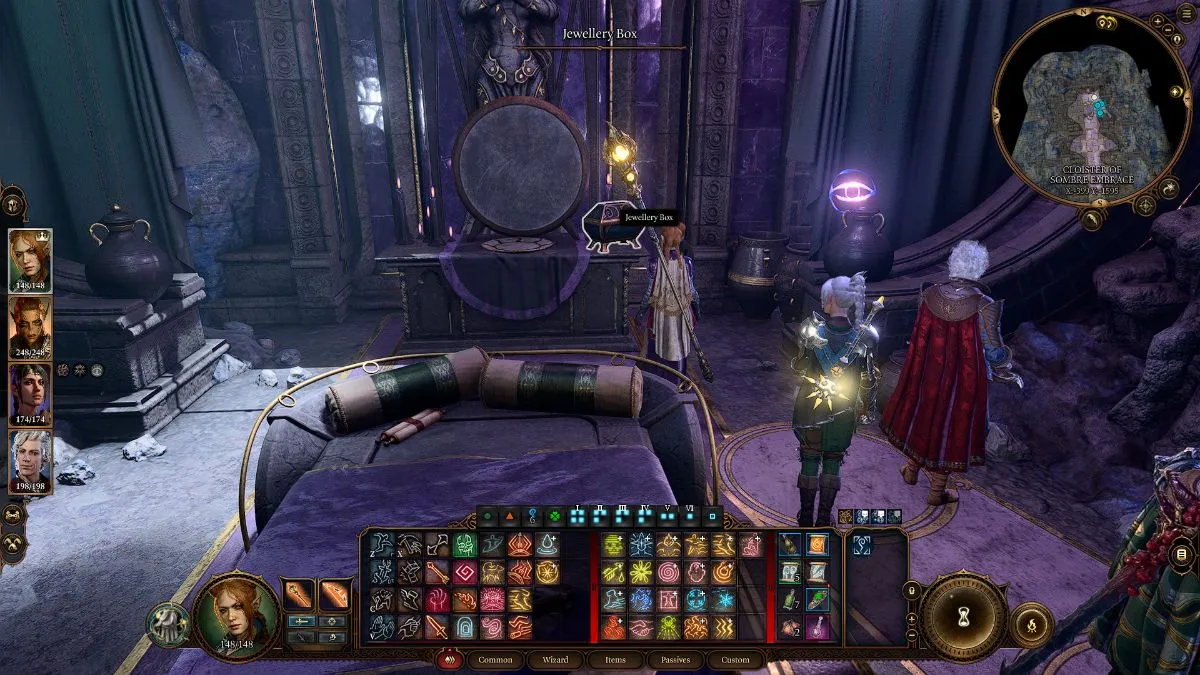Viewport: 1200px width, 675px height.
Task: Choose the dark-haired 174 HP companion portrait
Action: (29, 392)
